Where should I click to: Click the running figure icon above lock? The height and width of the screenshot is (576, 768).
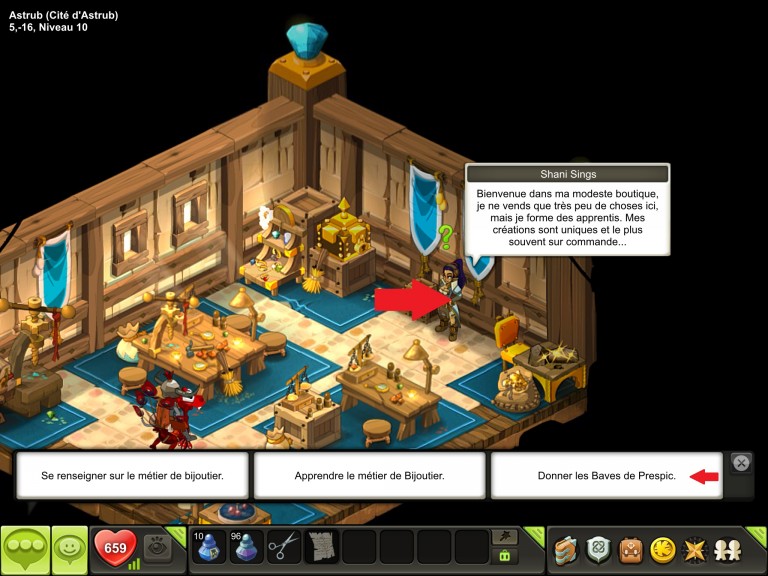pyautogui.click(x=505, y=537)
